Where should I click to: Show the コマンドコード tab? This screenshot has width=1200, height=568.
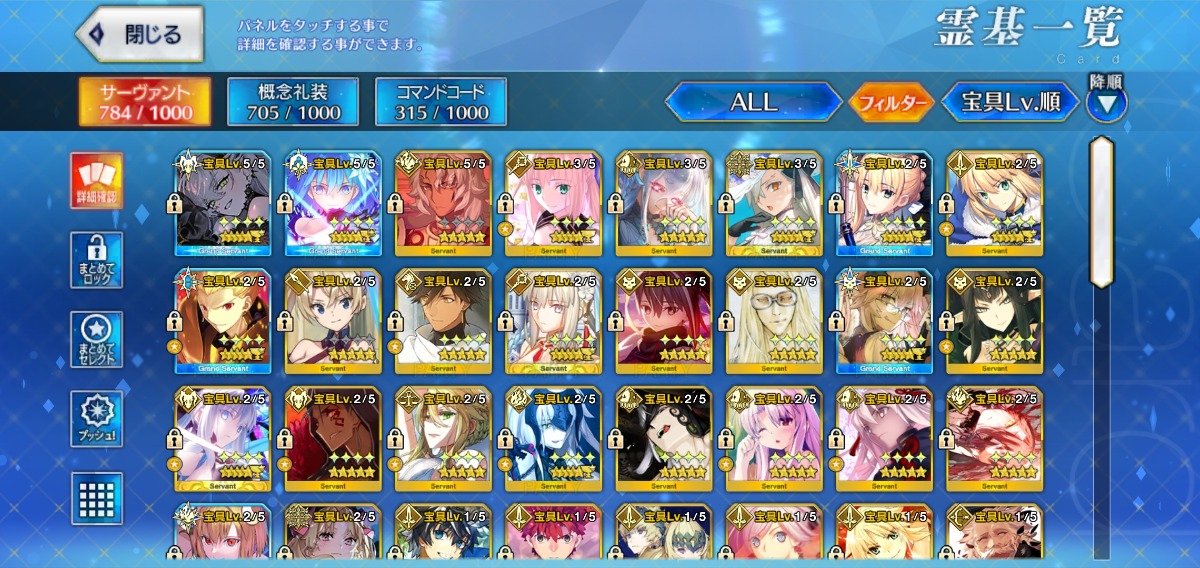[x=441, y=101]
